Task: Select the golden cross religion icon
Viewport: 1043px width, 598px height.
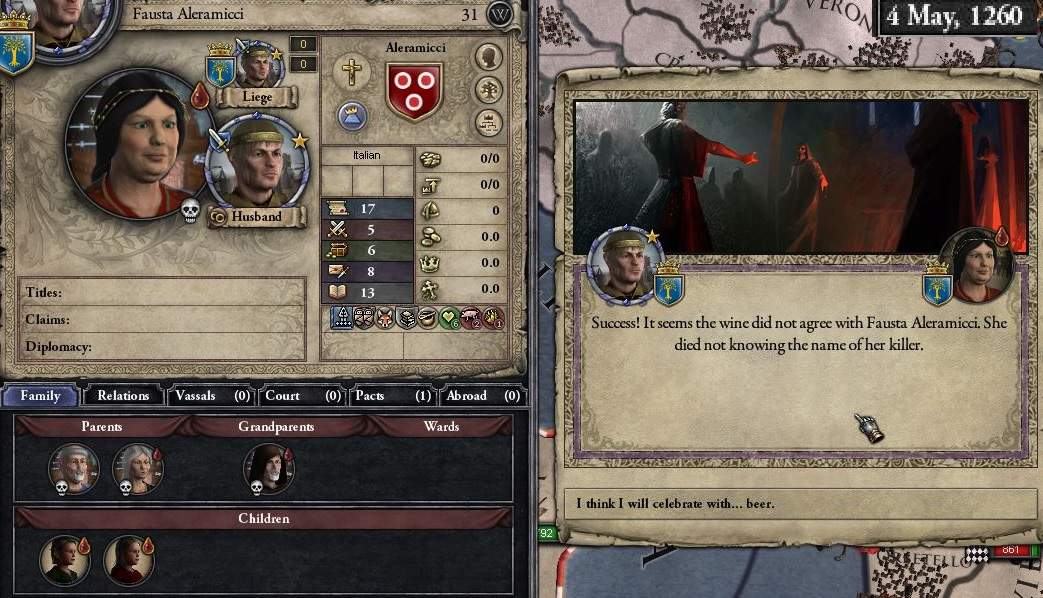Action: click(x=351, y=71)
